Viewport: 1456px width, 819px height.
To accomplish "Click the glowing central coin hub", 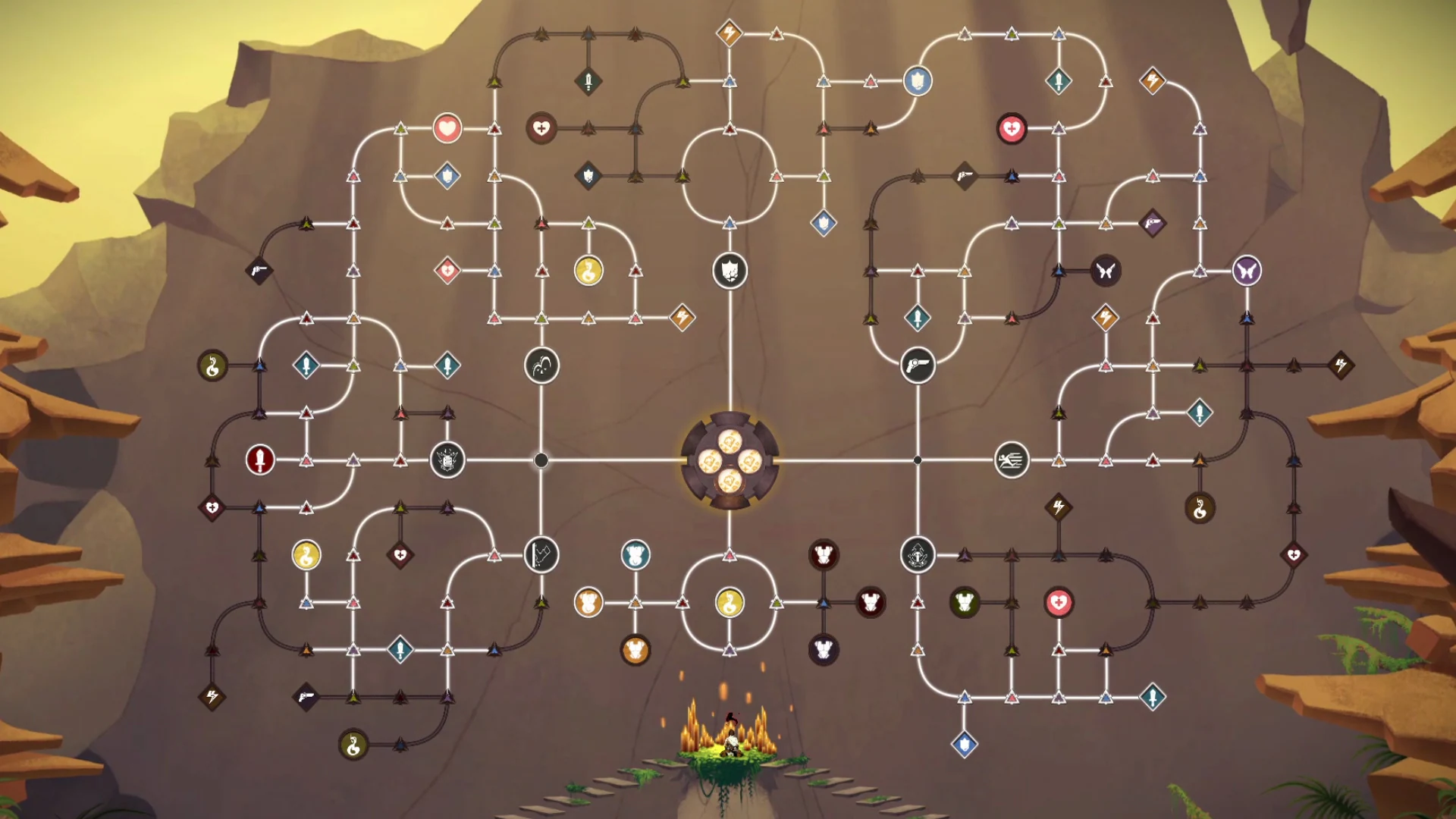I will coord(730,461).
